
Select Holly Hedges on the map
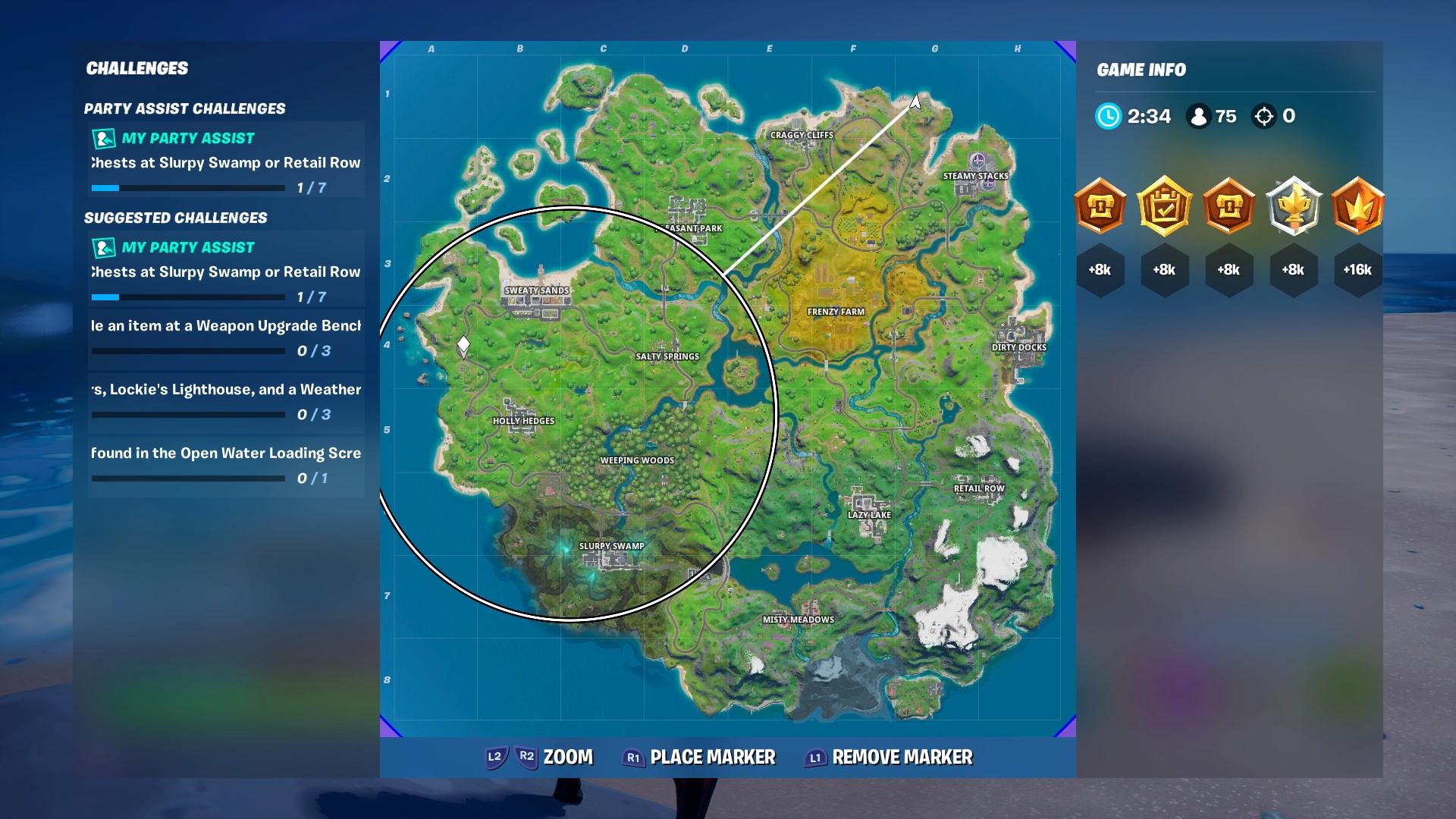click(523, 421)
